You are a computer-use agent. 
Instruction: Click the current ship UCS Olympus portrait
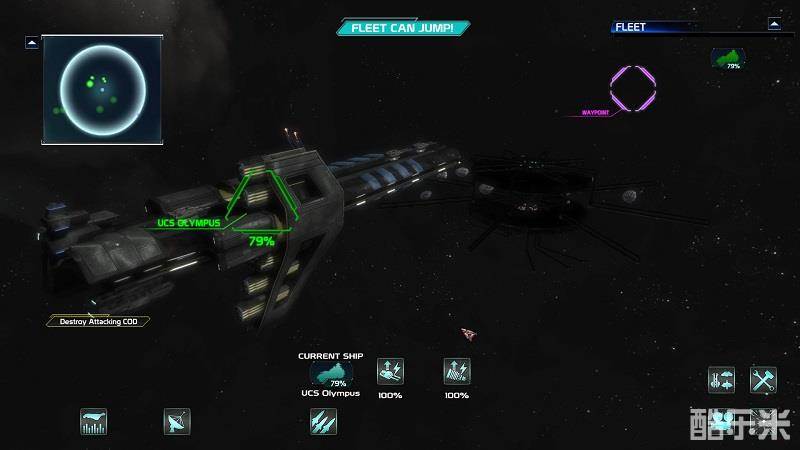click(331, 375)
